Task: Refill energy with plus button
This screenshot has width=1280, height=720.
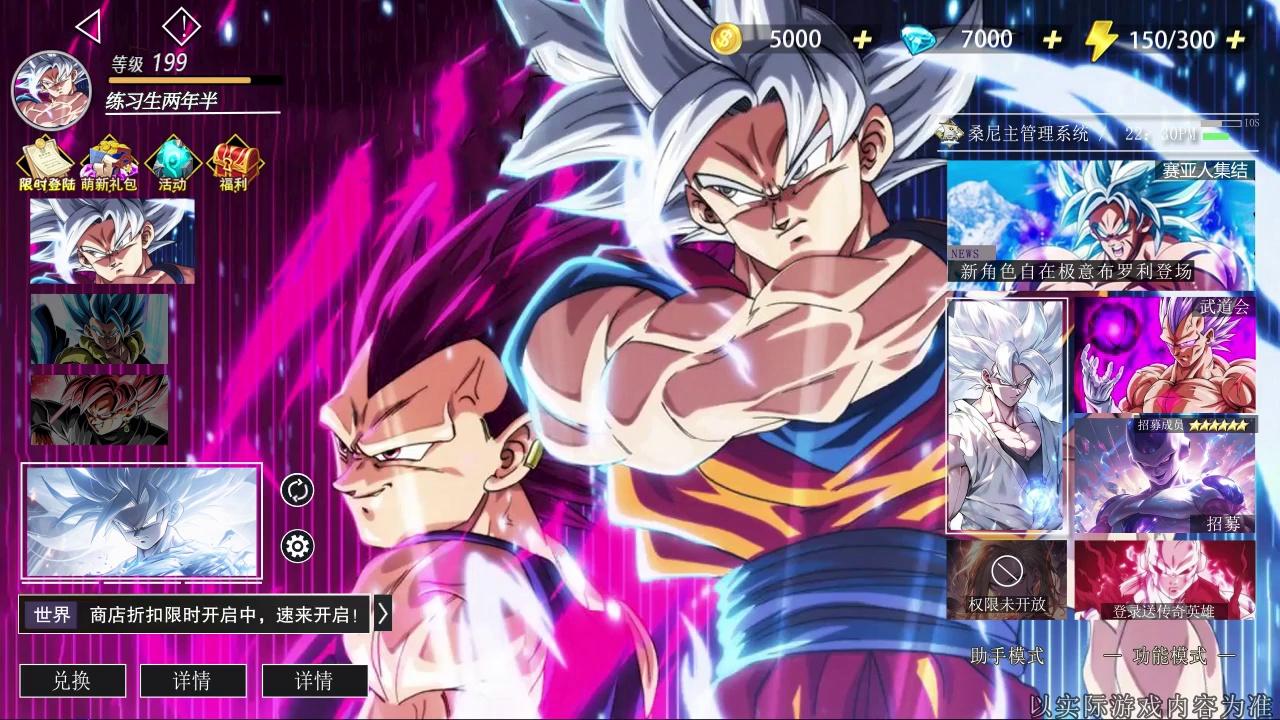Action: click(x=1236, y=40)
